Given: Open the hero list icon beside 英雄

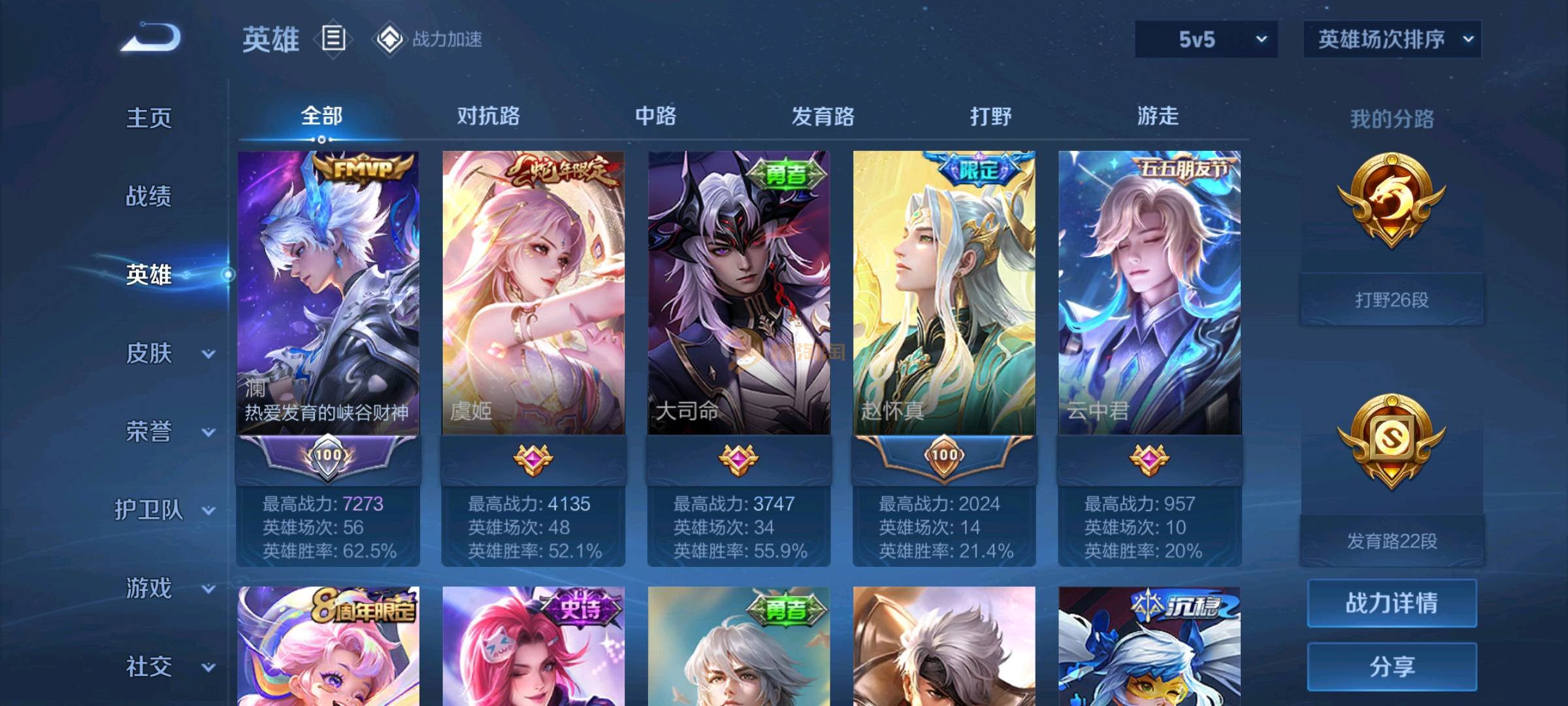Looking at the screenshot, I should click(333, 39).
